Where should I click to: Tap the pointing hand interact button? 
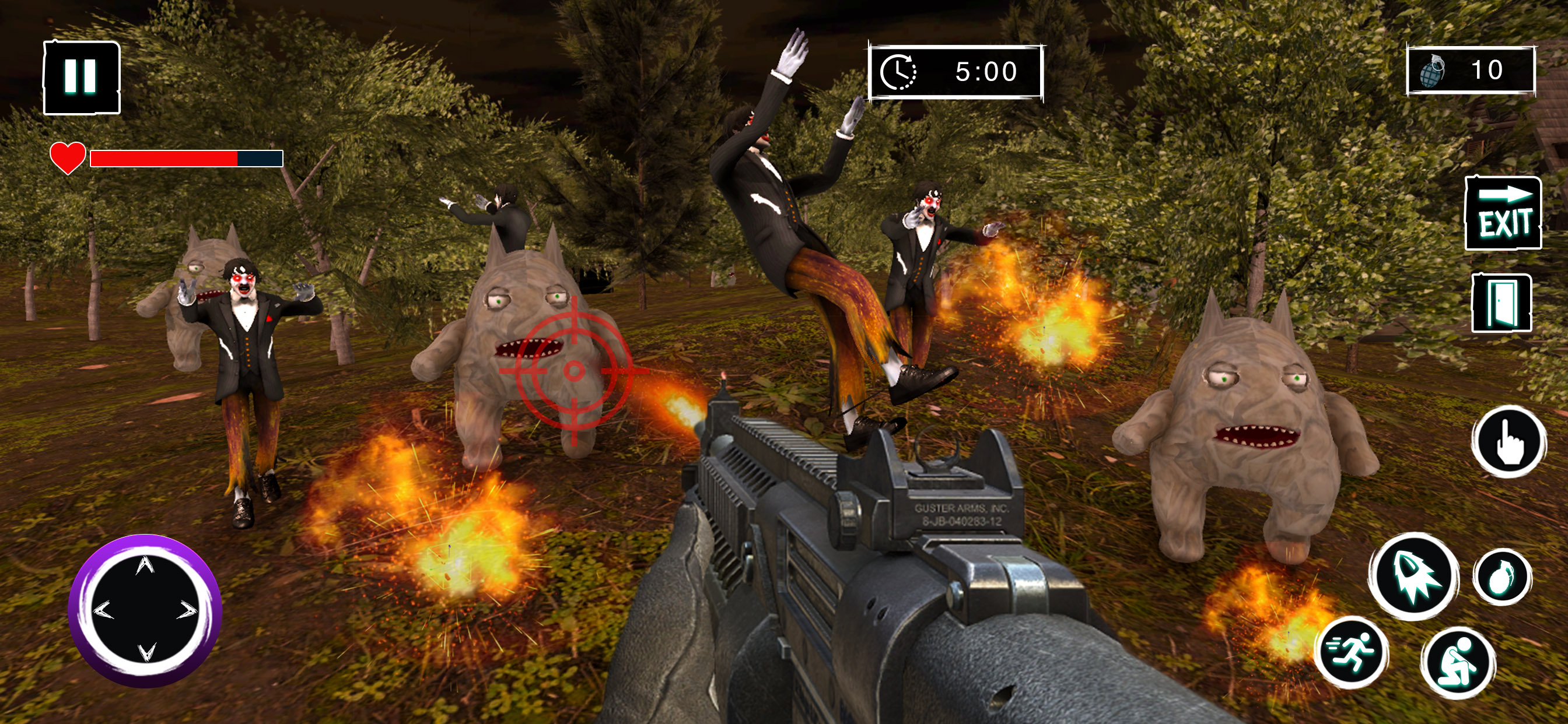1508,441
